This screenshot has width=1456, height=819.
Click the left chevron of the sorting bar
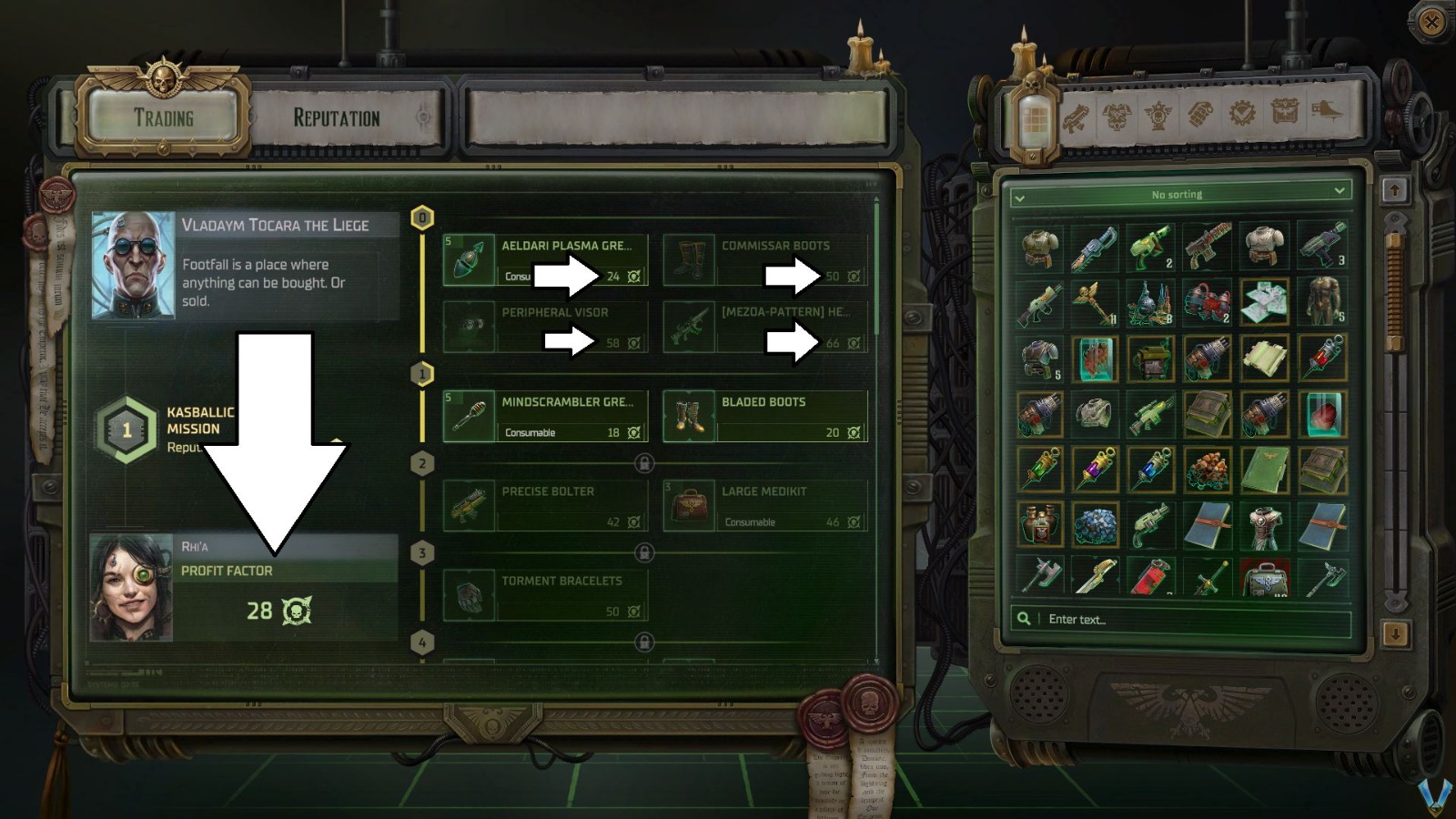[x=1019, y=193]
